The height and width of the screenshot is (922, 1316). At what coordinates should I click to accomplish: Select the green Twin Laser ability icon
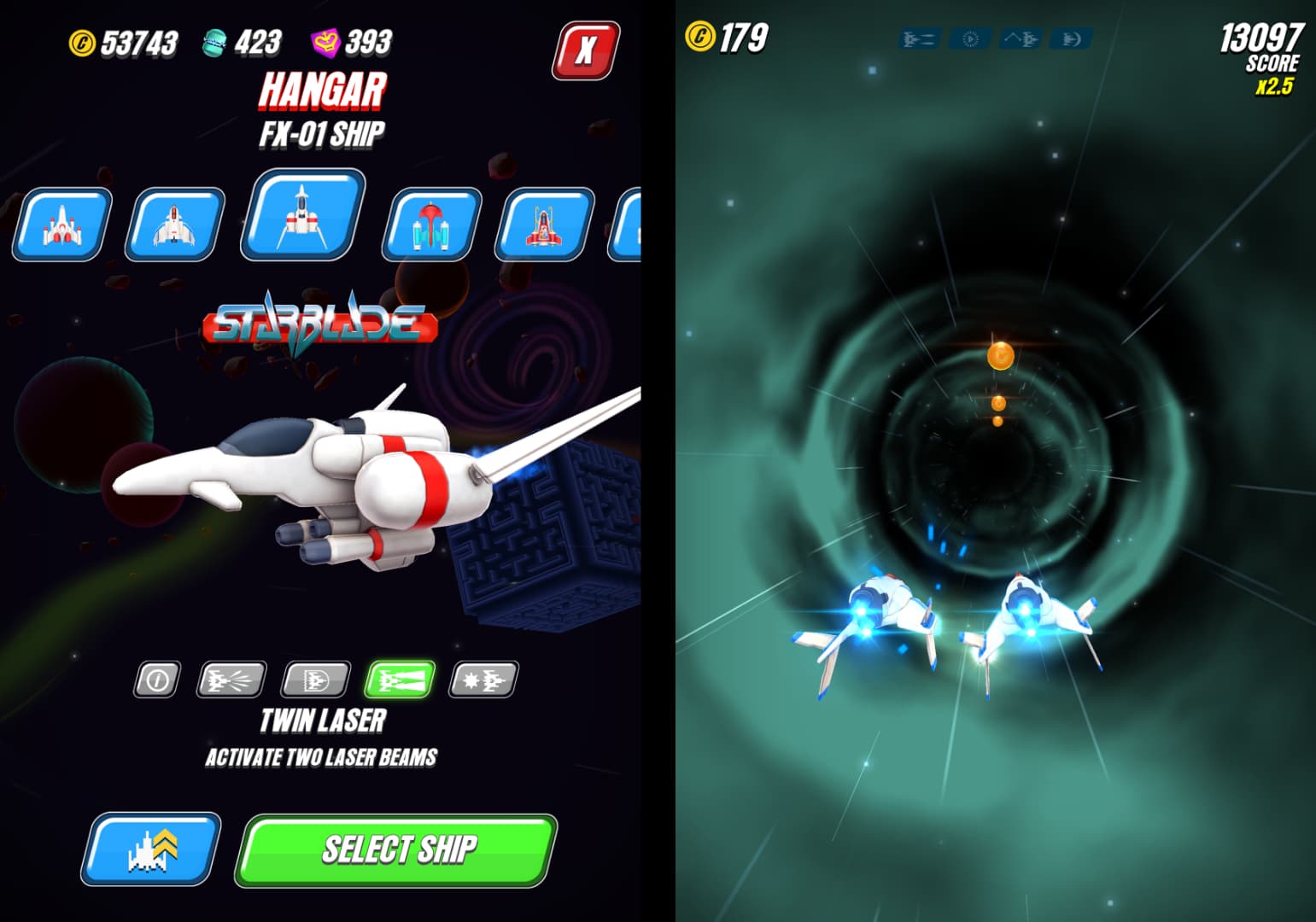[x=400, y=680]
